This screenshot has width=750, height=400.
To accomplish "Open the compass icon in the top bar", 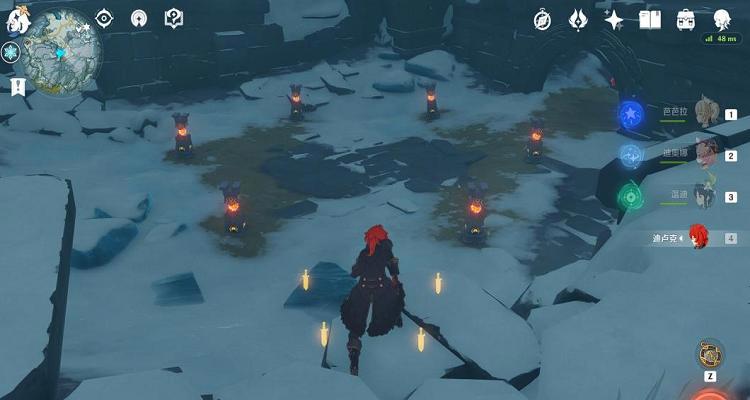I will tap(543, 19).
